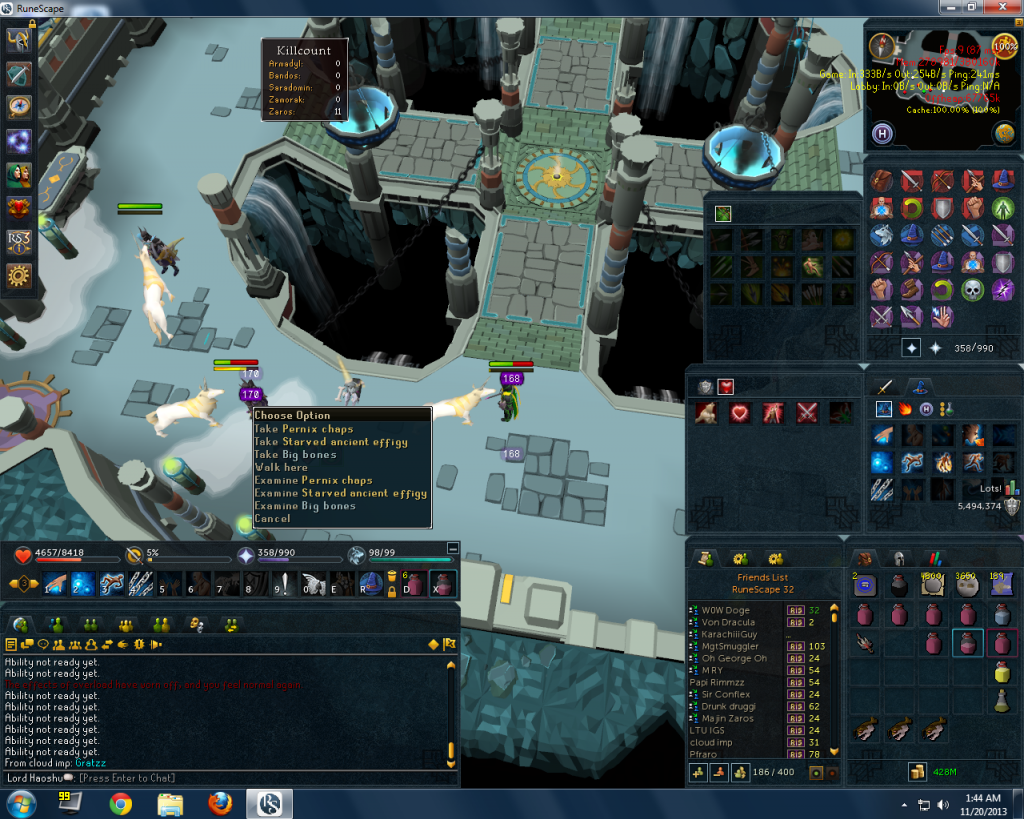Image resolution: width=1024 pixels, height=819 pixels.
Task: Activate the skull prayer icon
Action: click(972, 290)
